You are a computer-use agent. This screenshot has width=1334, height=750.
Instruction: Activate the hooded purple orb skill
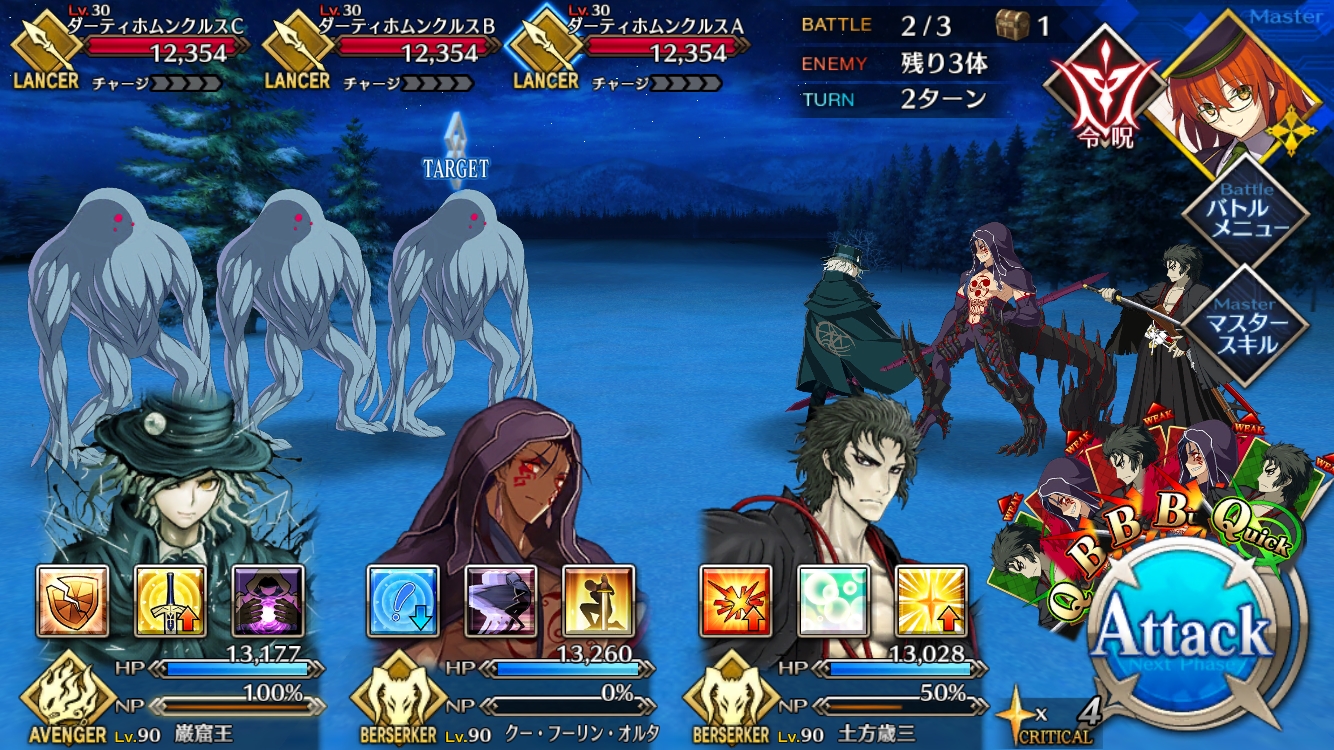[268, 601]
